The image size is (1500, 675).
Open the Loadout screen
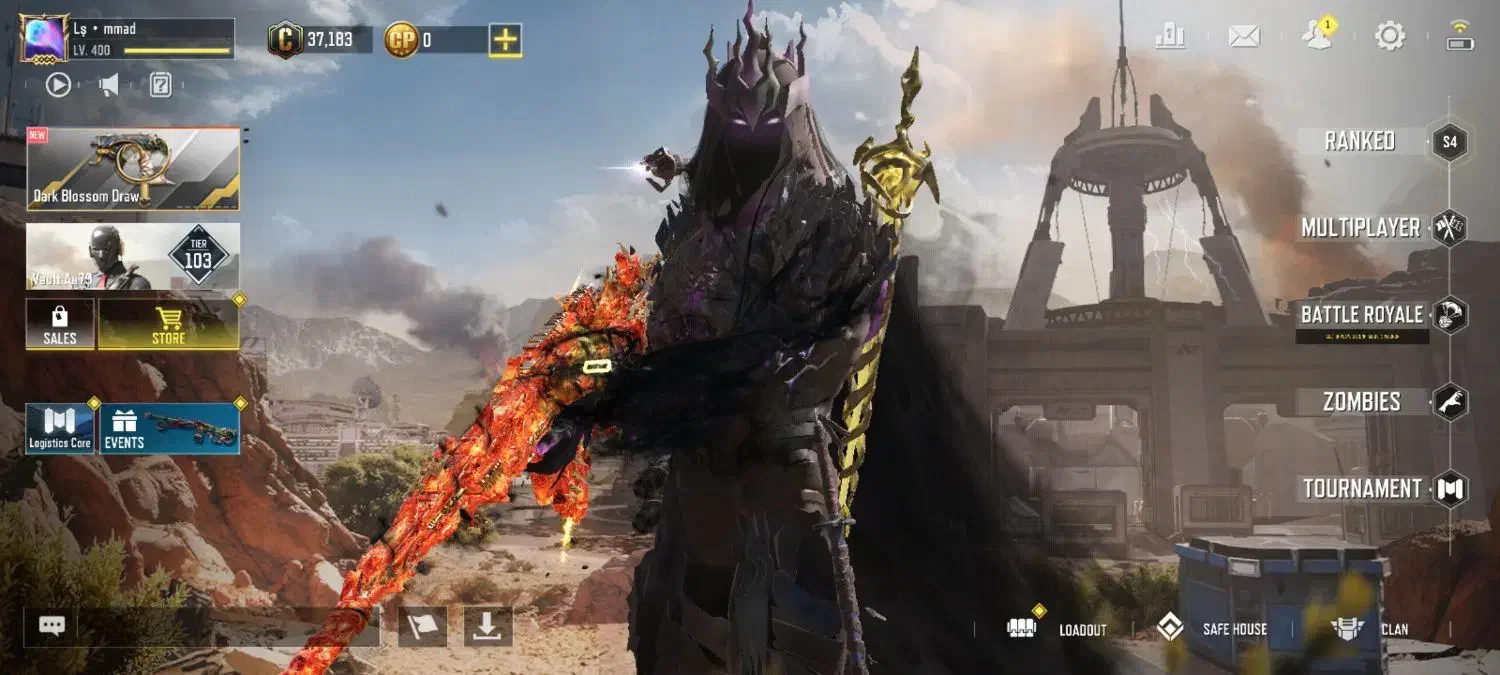pyautogui.click(x=1058, y=629)
